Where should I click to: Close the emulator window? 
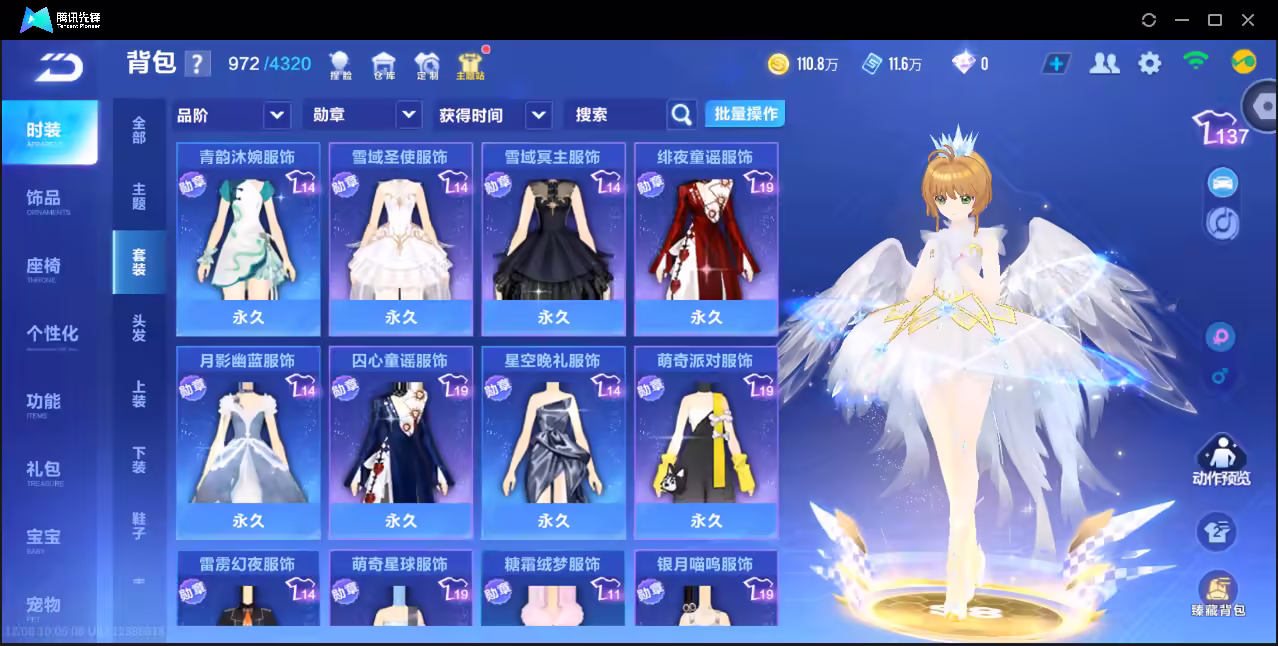coord(1248,20)
